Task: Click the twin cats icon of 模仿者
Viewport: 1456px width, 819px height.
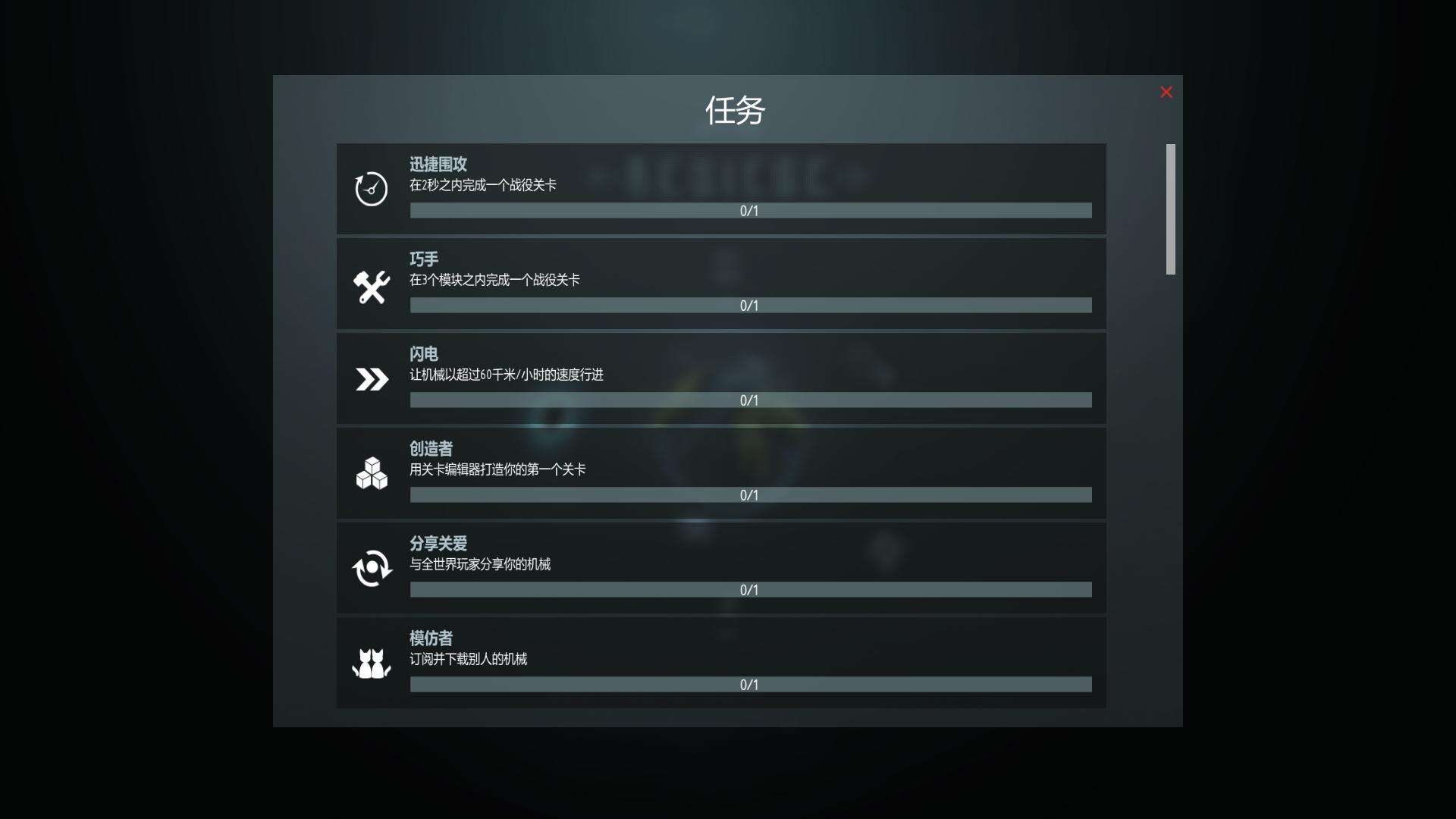Action: (371, 662)
